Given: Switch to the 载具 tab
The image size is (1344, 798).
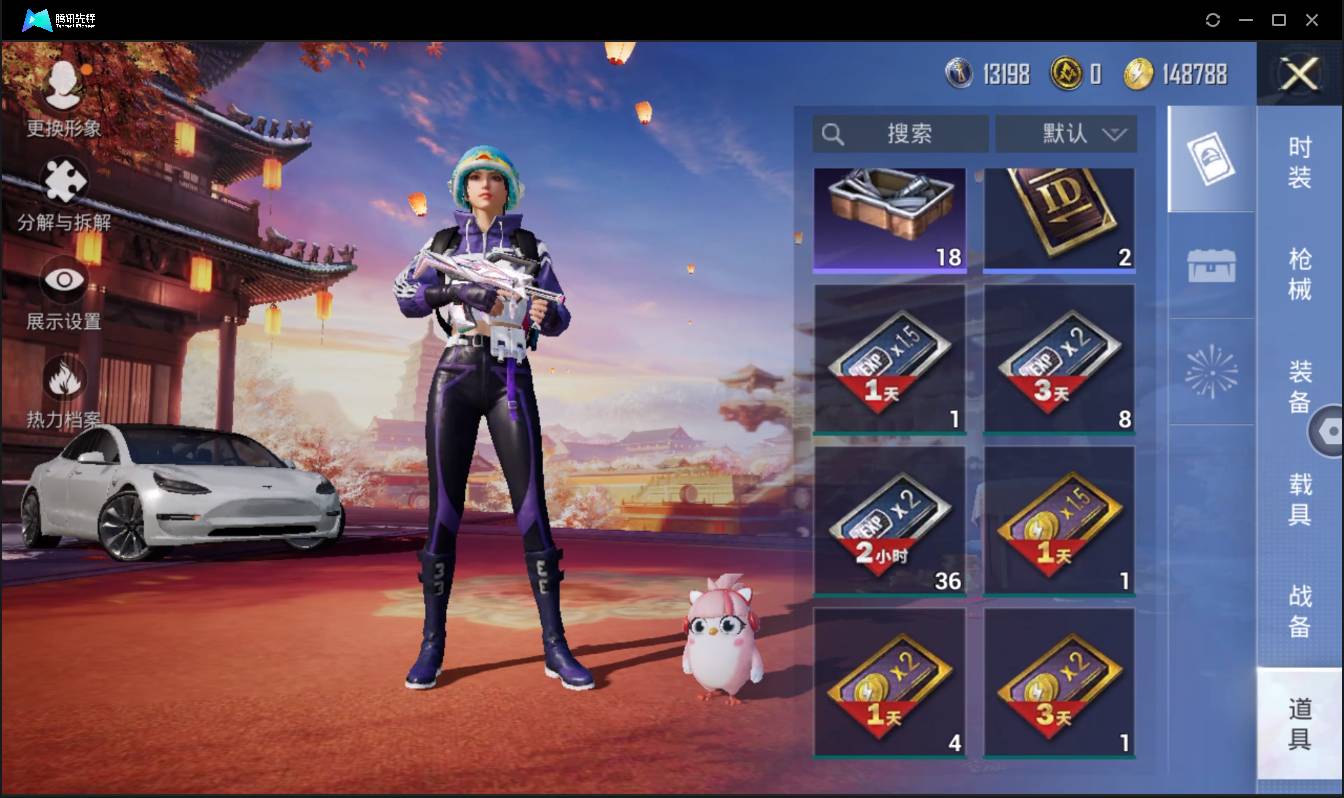Looking at the screenshot, I should (x=1299, y=498).
